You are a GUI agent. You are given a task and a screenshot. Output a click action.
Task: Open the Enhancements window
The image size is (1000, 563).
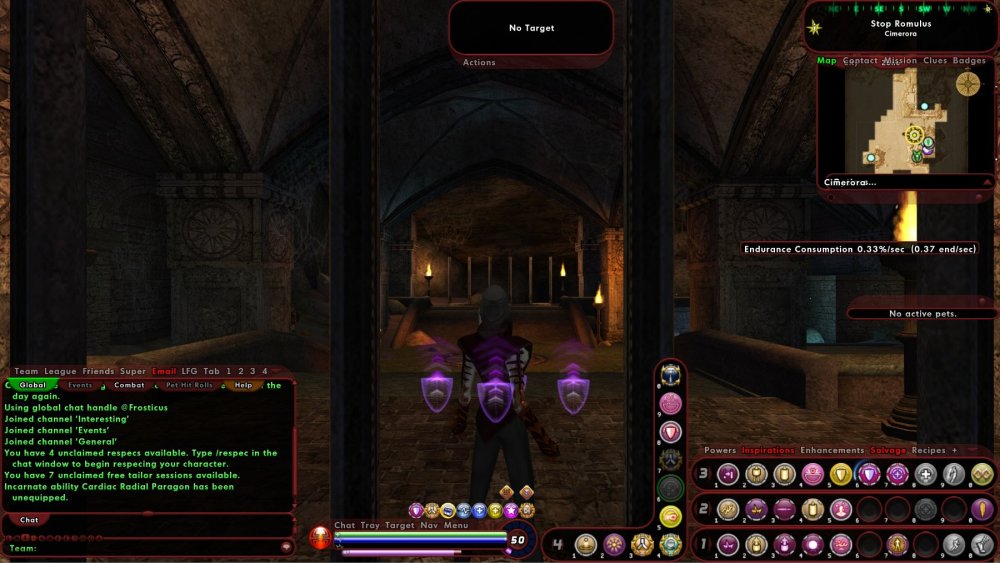(832, 451)
